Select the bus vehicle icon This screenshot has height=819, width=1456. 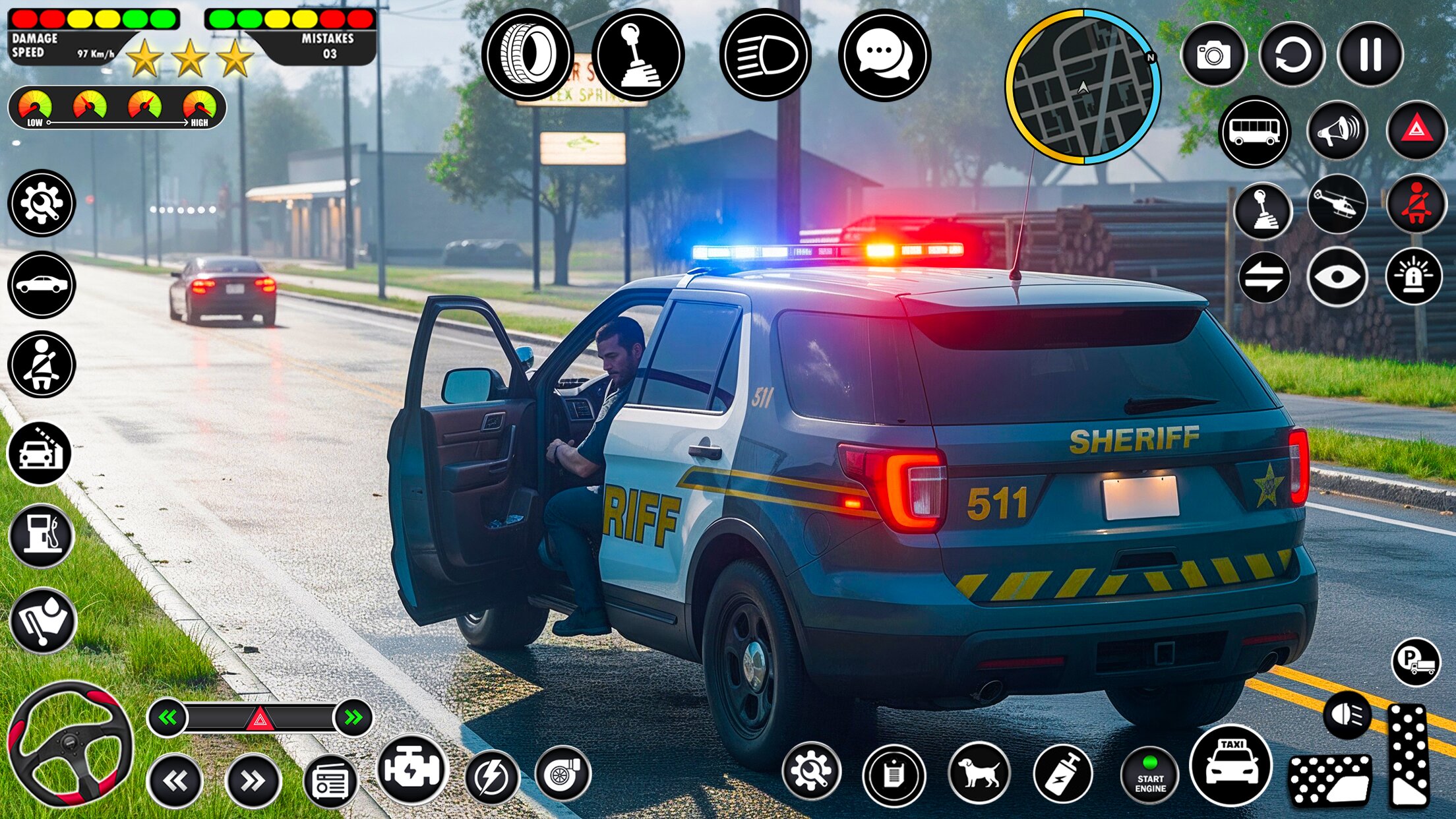(x=1254, y=132)
